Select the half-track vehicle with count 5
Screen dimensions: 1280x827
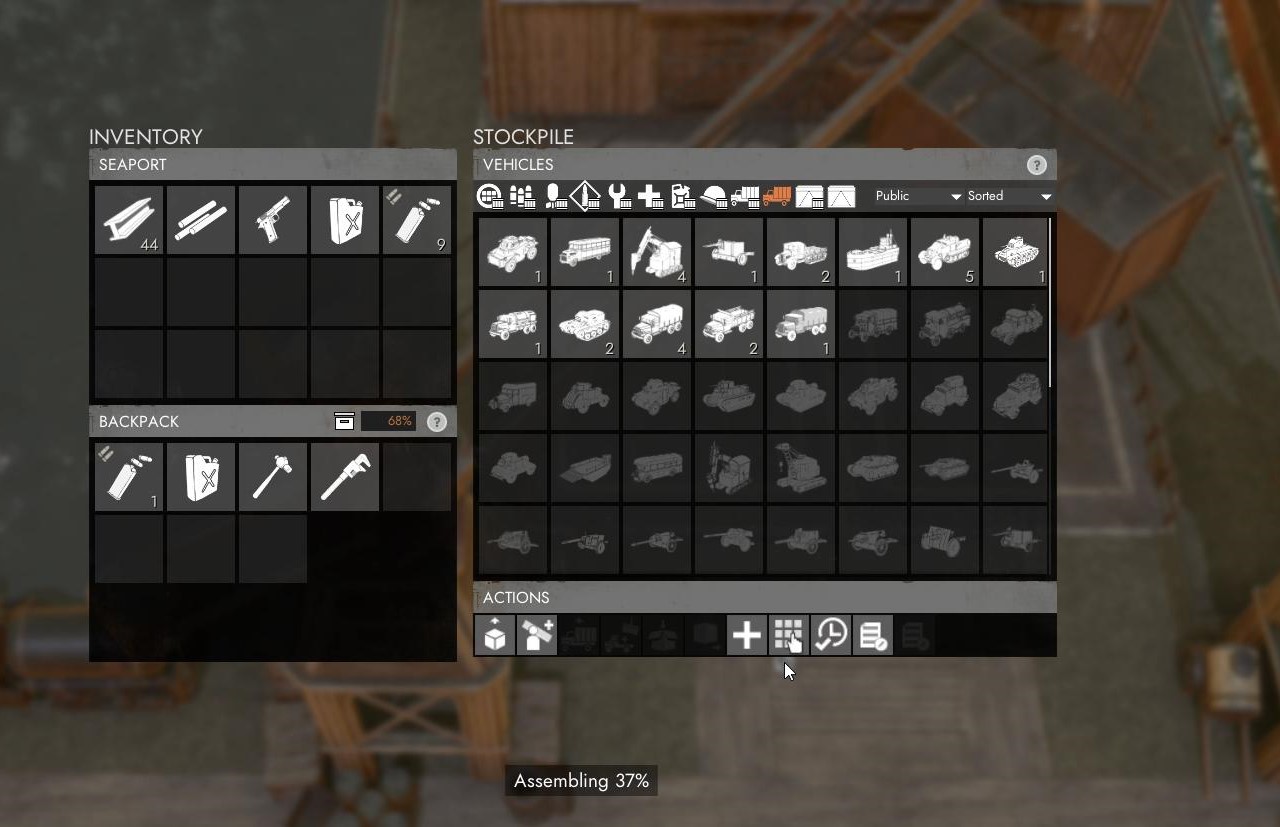tap(945, 252)
